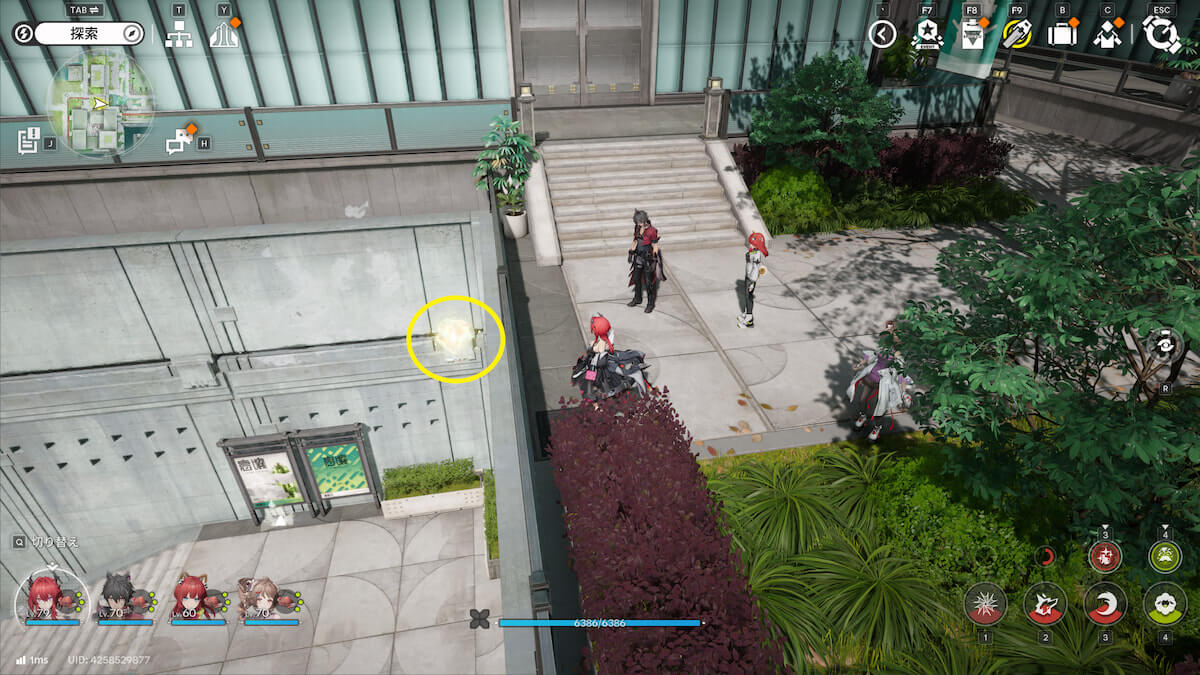Open the Event star badge menu
The image size is (1200, 675).
click(x=926, y=35)
